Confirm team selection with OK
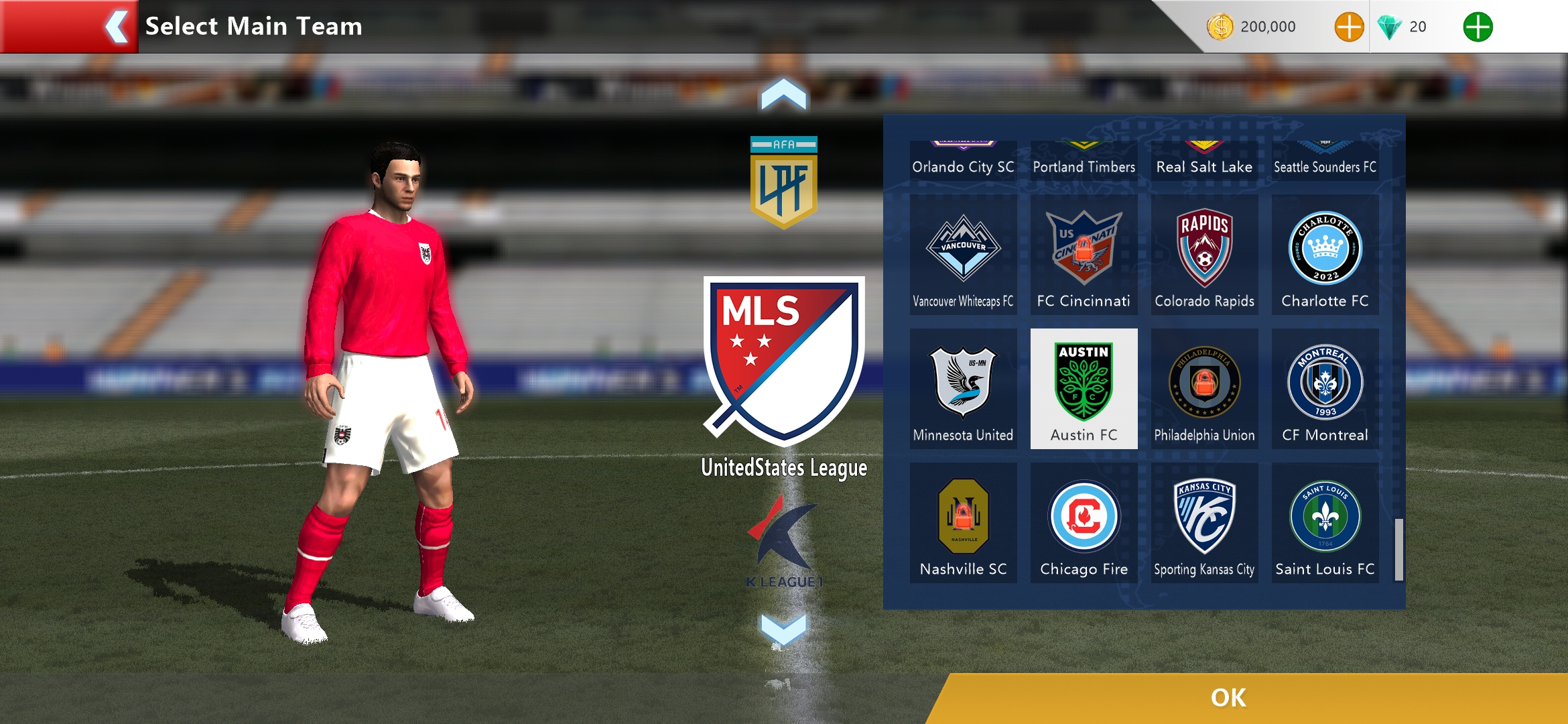The height and width of the screenshot is (724, 1568). (1228, 698)
